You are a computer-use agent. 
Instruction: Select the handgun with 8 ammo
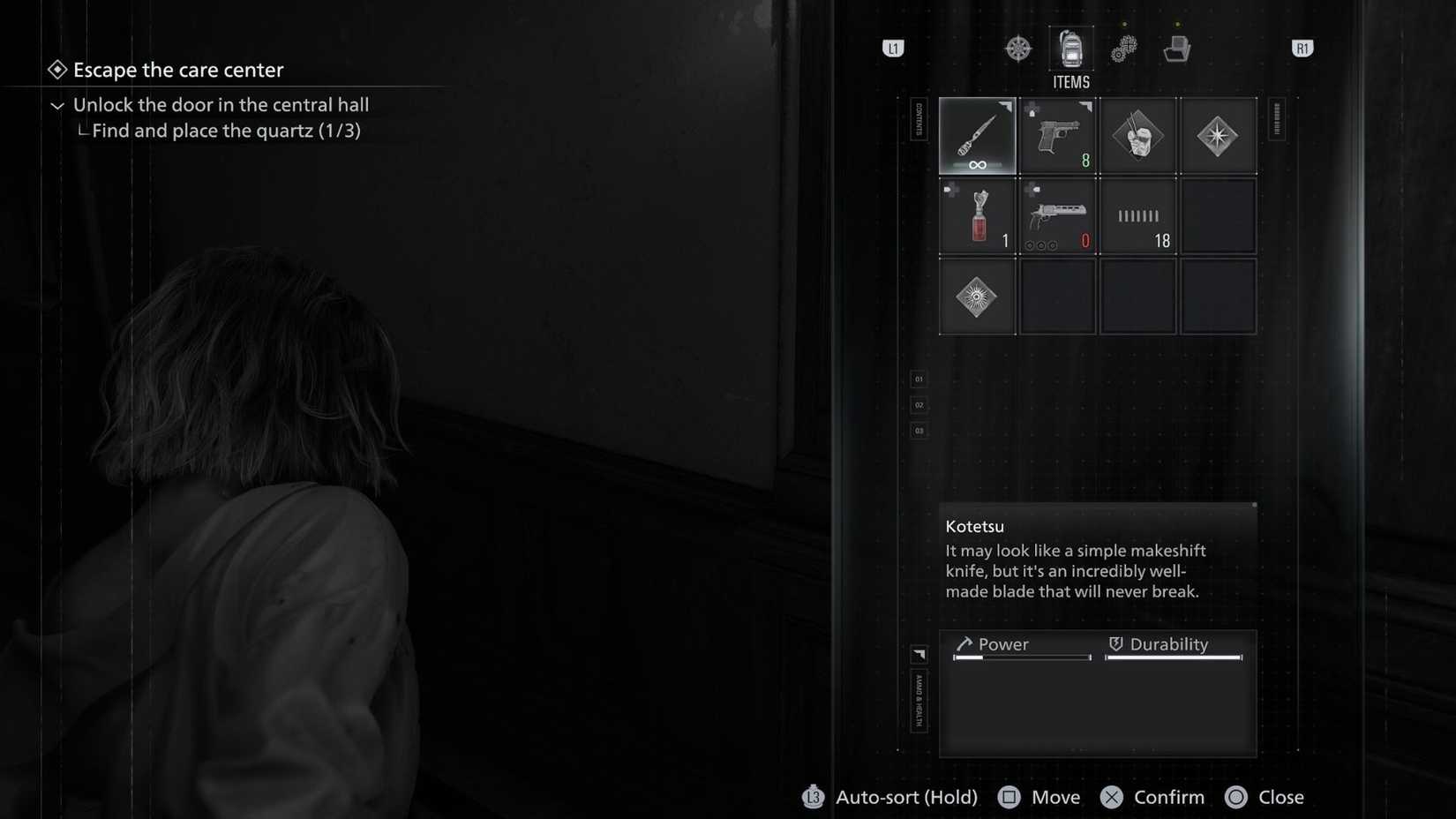(x=1057, y=134)
